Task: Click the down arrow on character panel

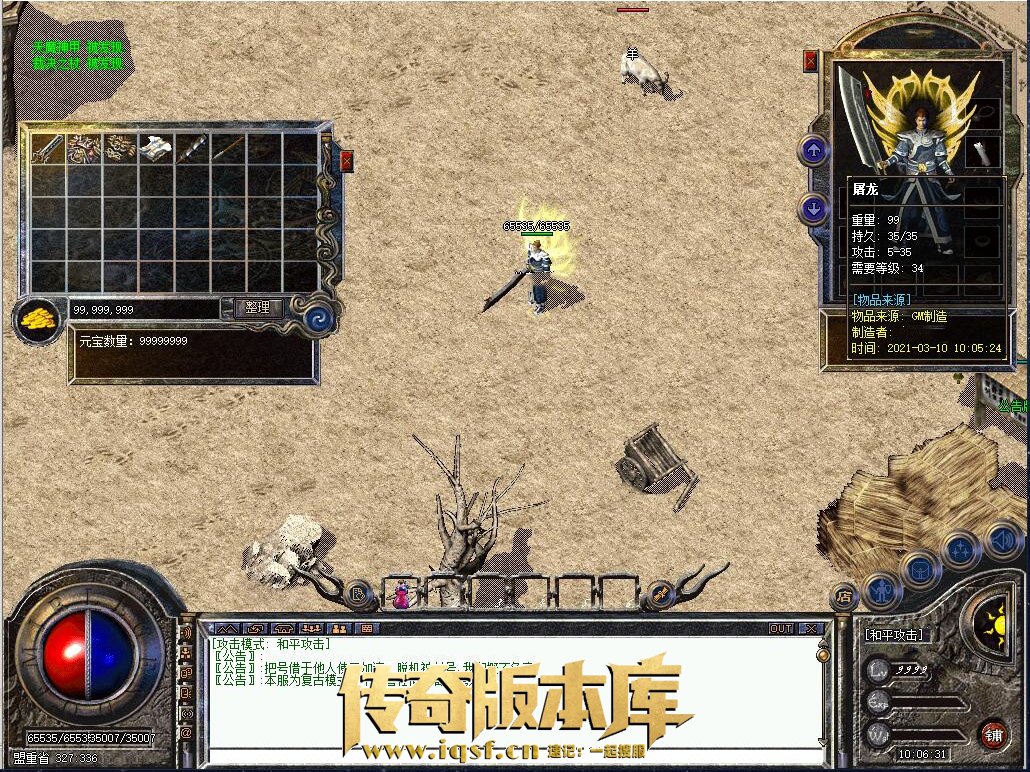Action: point(814,209)
